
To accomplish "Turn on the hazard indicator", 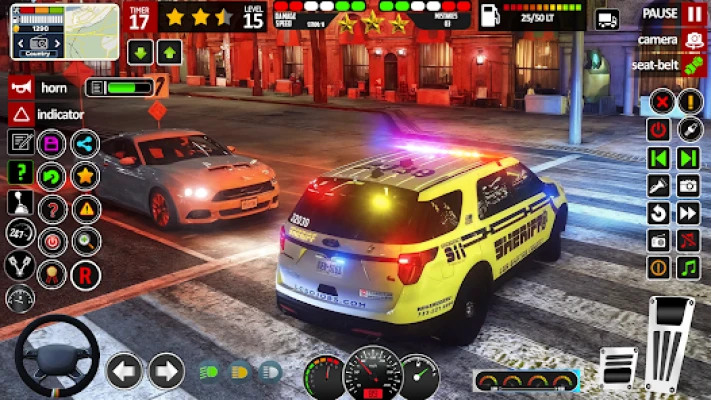I will (21, 113).
